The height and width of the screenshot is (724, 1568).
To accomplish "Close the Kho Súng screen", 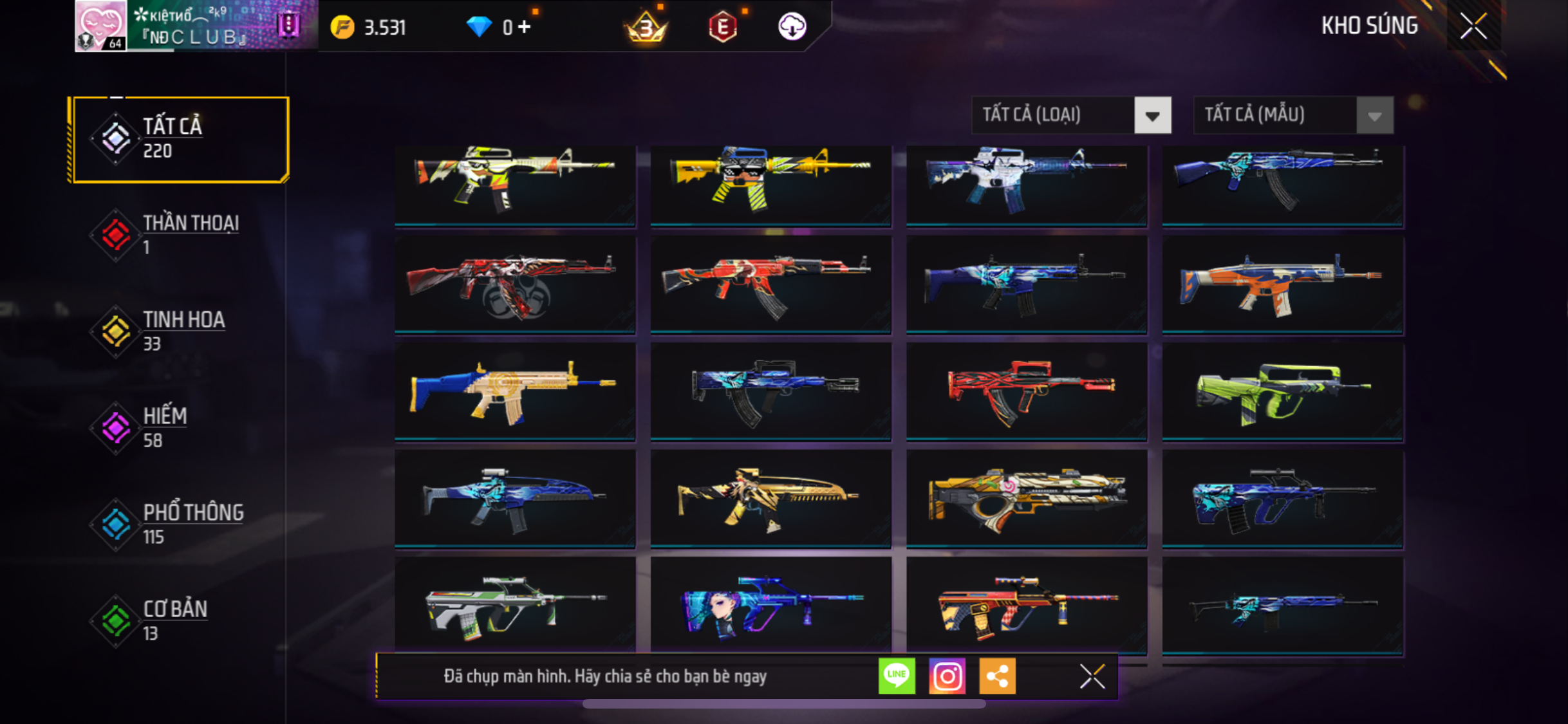I will 1473,26.
